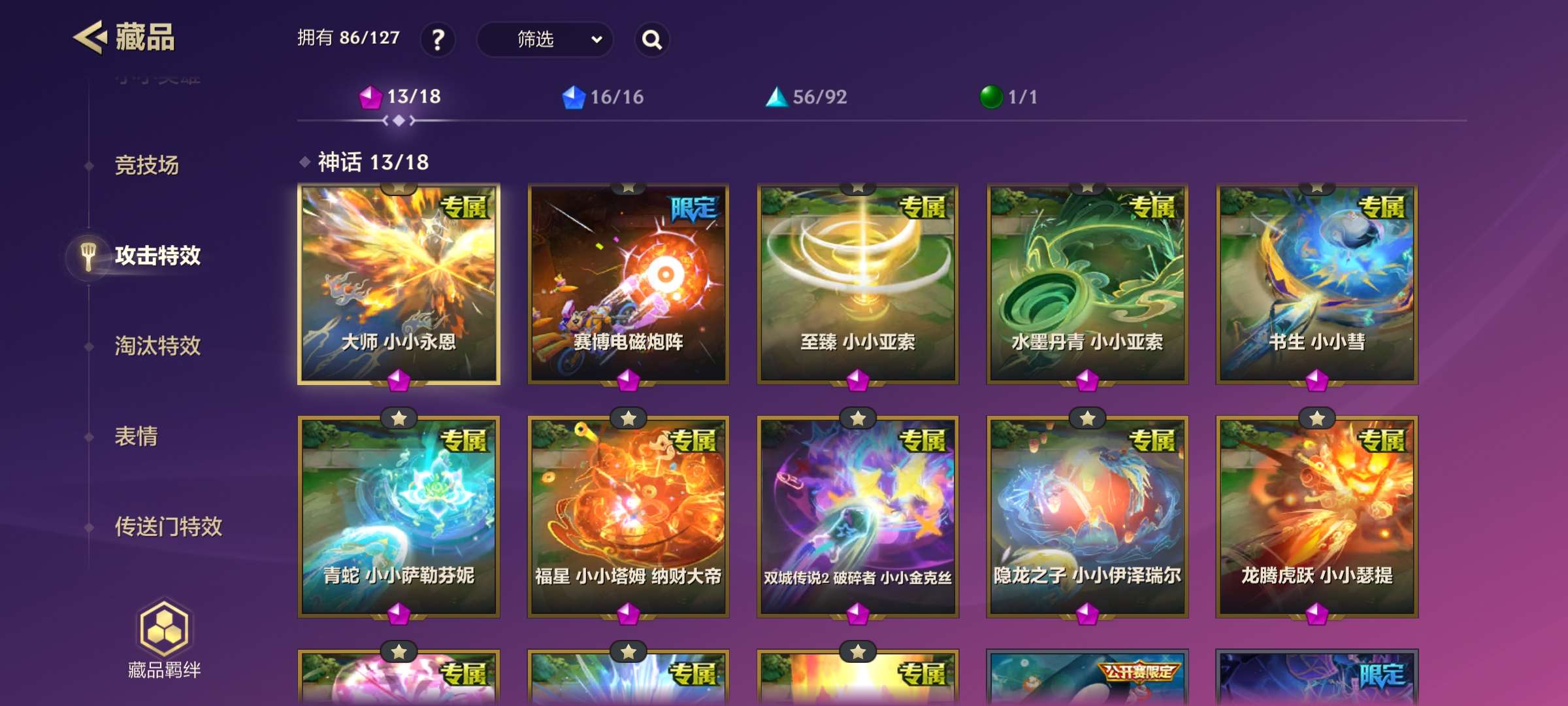Choose the 至臻 小小亚索 effect card
This screenshot has height=706, width=1568.
coord(858,284)
